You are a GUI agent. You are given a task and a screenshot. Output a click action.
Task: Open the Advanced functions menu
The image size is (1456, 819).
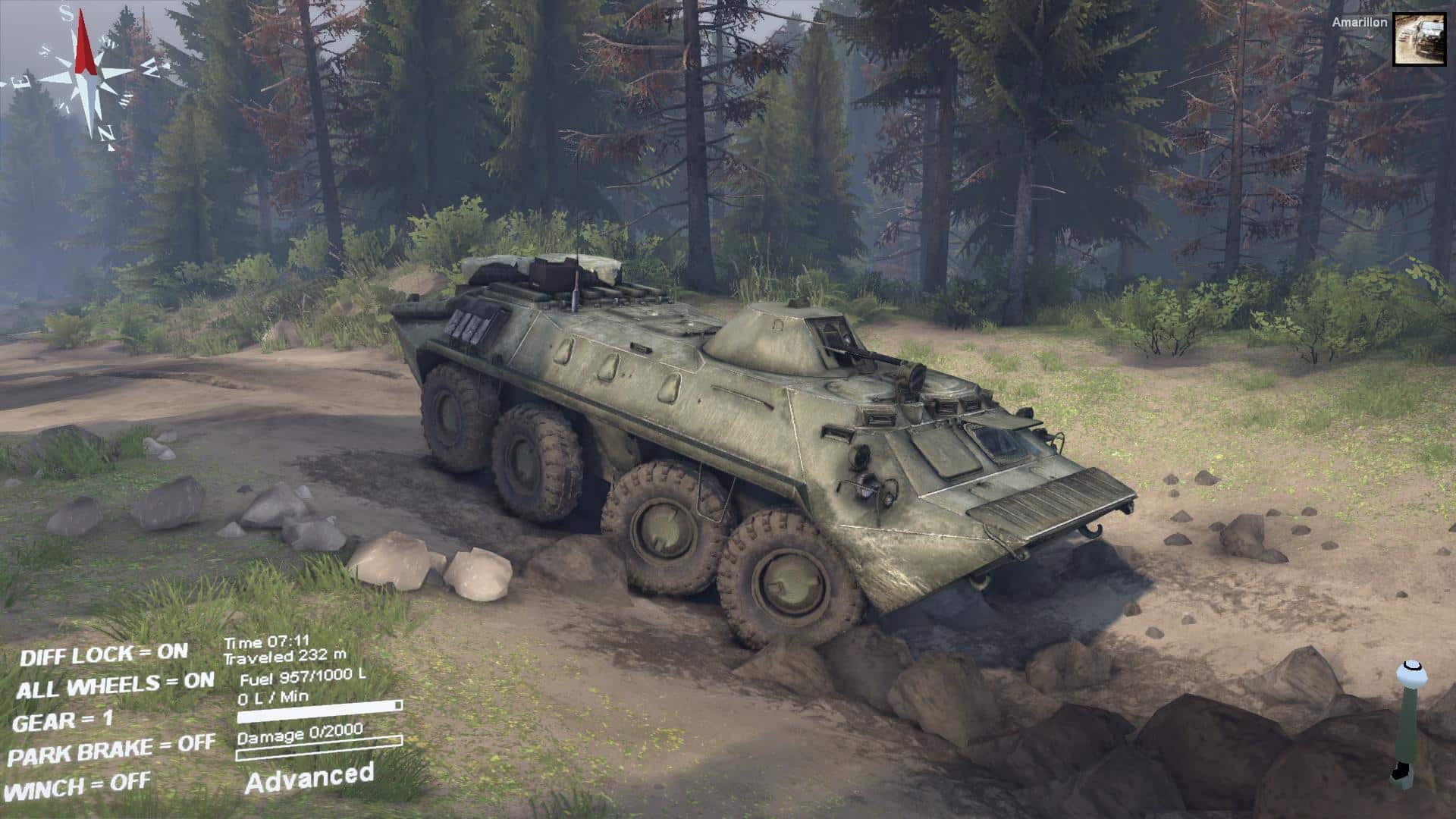pyautogui.click(x=309, y=778)
